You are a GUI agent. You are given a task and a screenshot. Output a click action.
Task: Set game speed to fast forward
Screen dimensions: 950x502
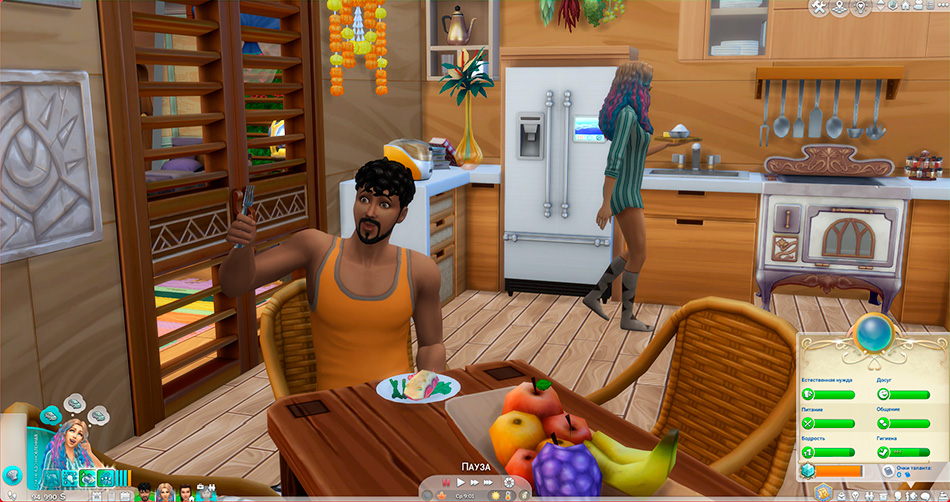[x=475, y=483]
